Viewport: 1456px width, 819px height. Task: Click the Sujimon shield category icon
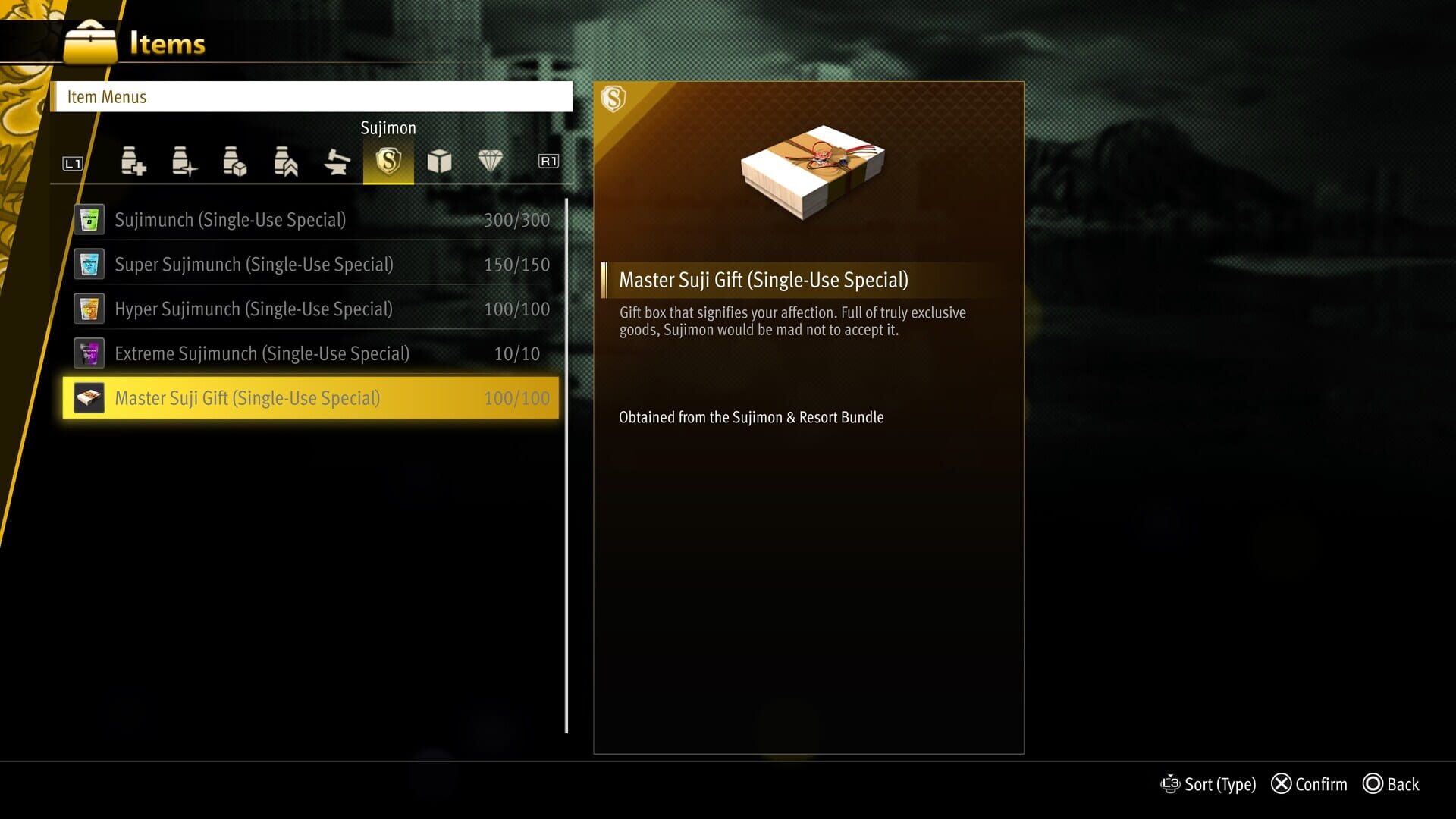click(388, 162)
